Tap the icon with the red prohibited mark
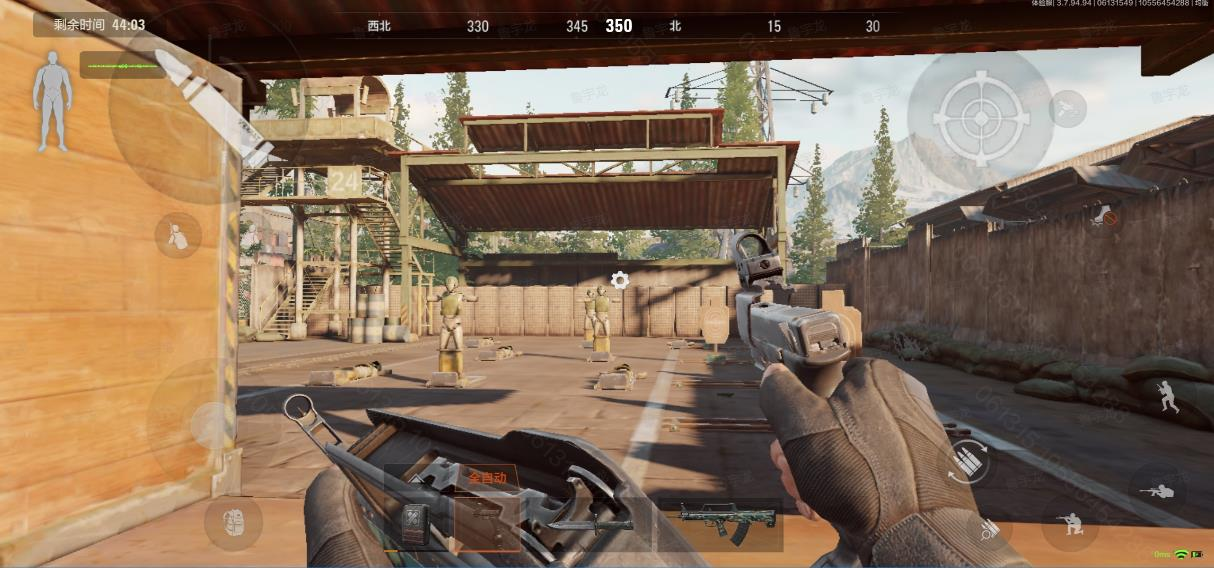Image resolution: width=1214 pixels, height=568 pixels. [x=1102, y=215]
